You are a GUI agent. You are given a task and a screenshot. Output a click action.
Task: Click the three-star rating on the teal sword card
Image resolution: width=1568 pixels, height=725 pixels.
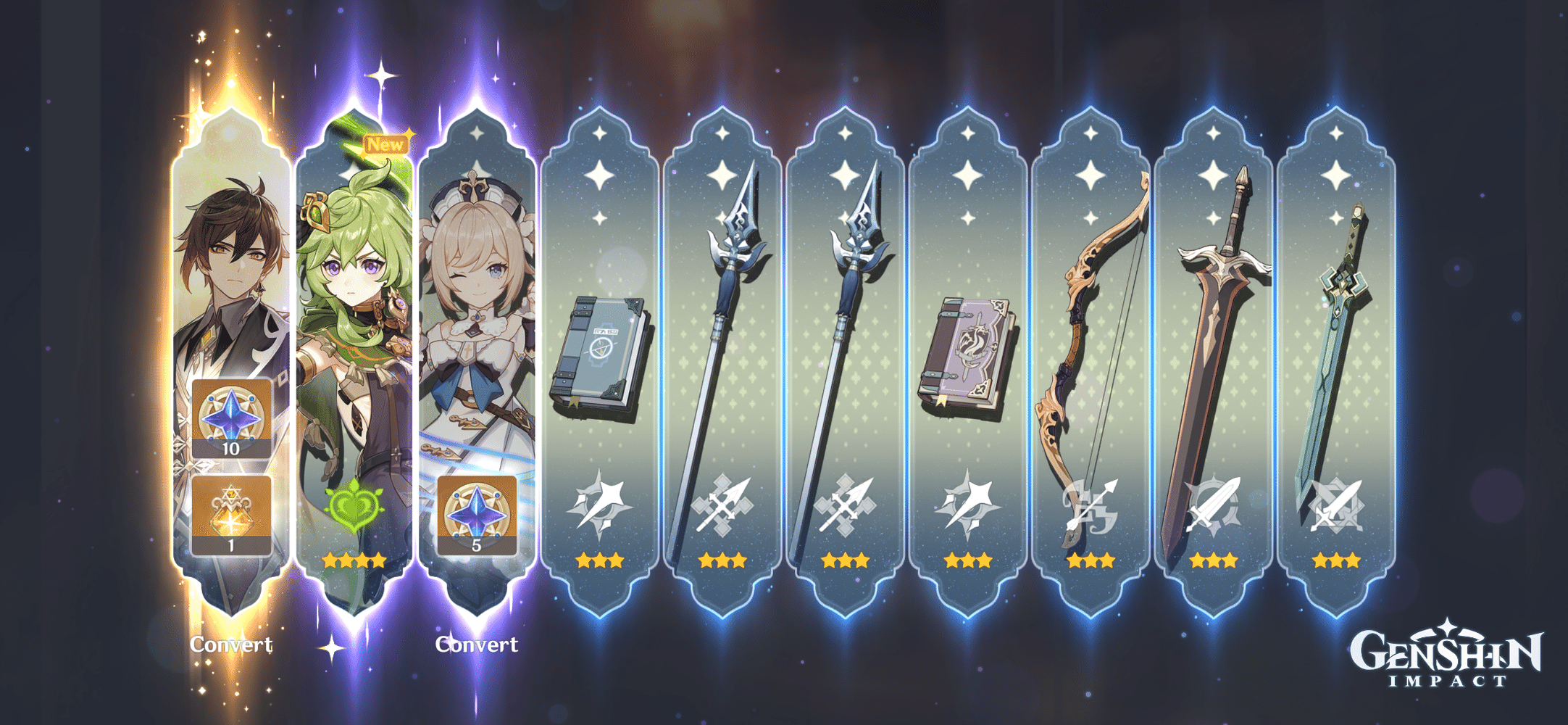coord(1337,560)
